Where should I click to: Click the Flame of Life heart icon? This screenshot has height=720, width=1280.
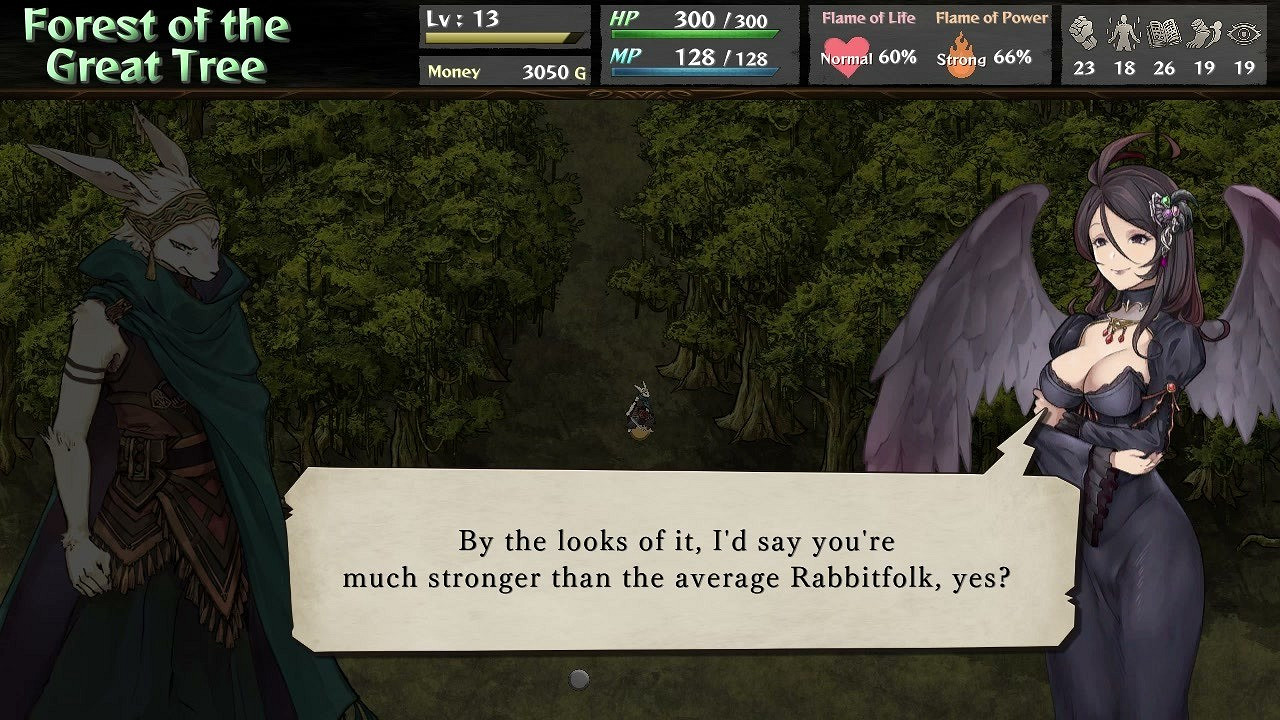pos(849,55)
